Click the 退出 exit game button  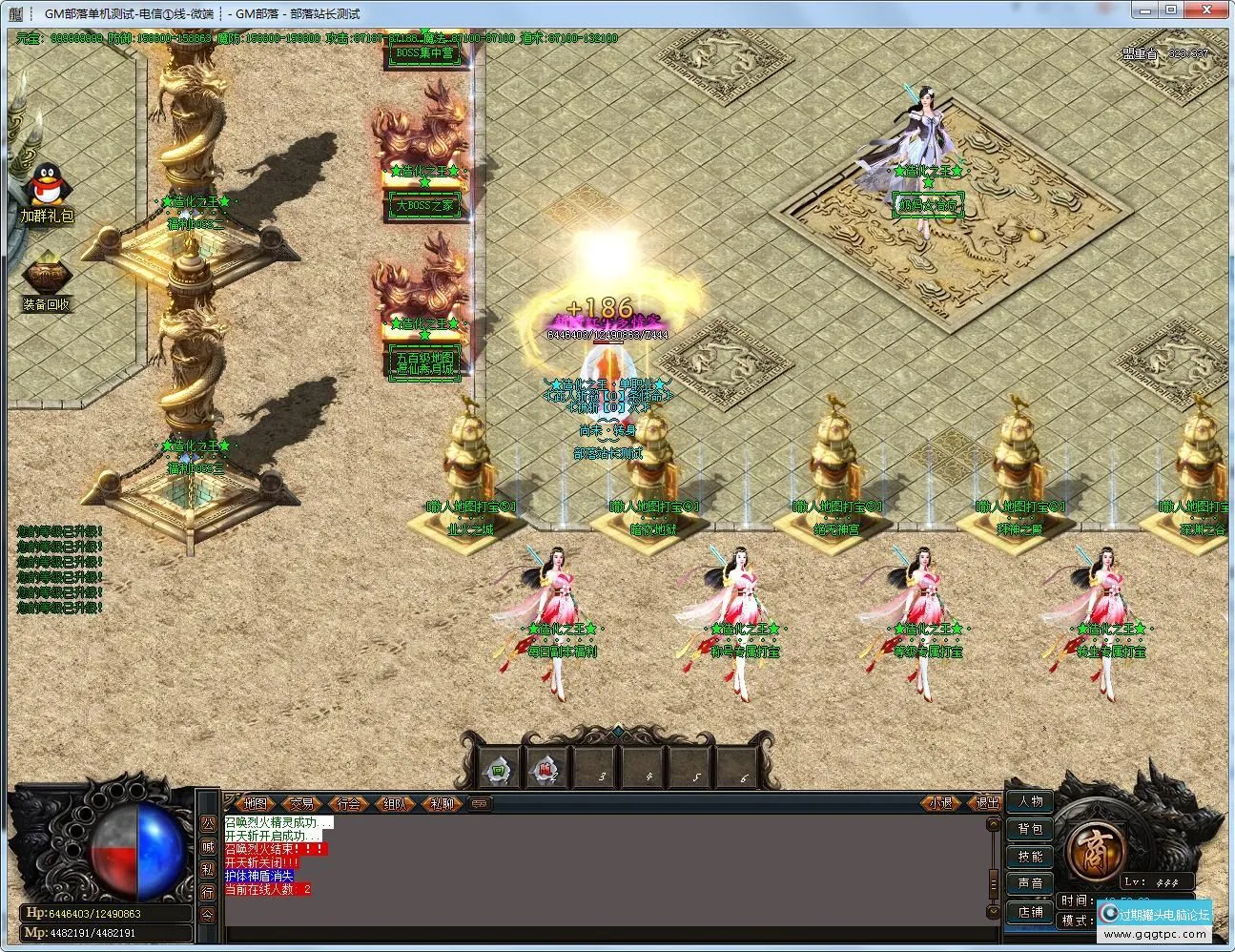987,803
